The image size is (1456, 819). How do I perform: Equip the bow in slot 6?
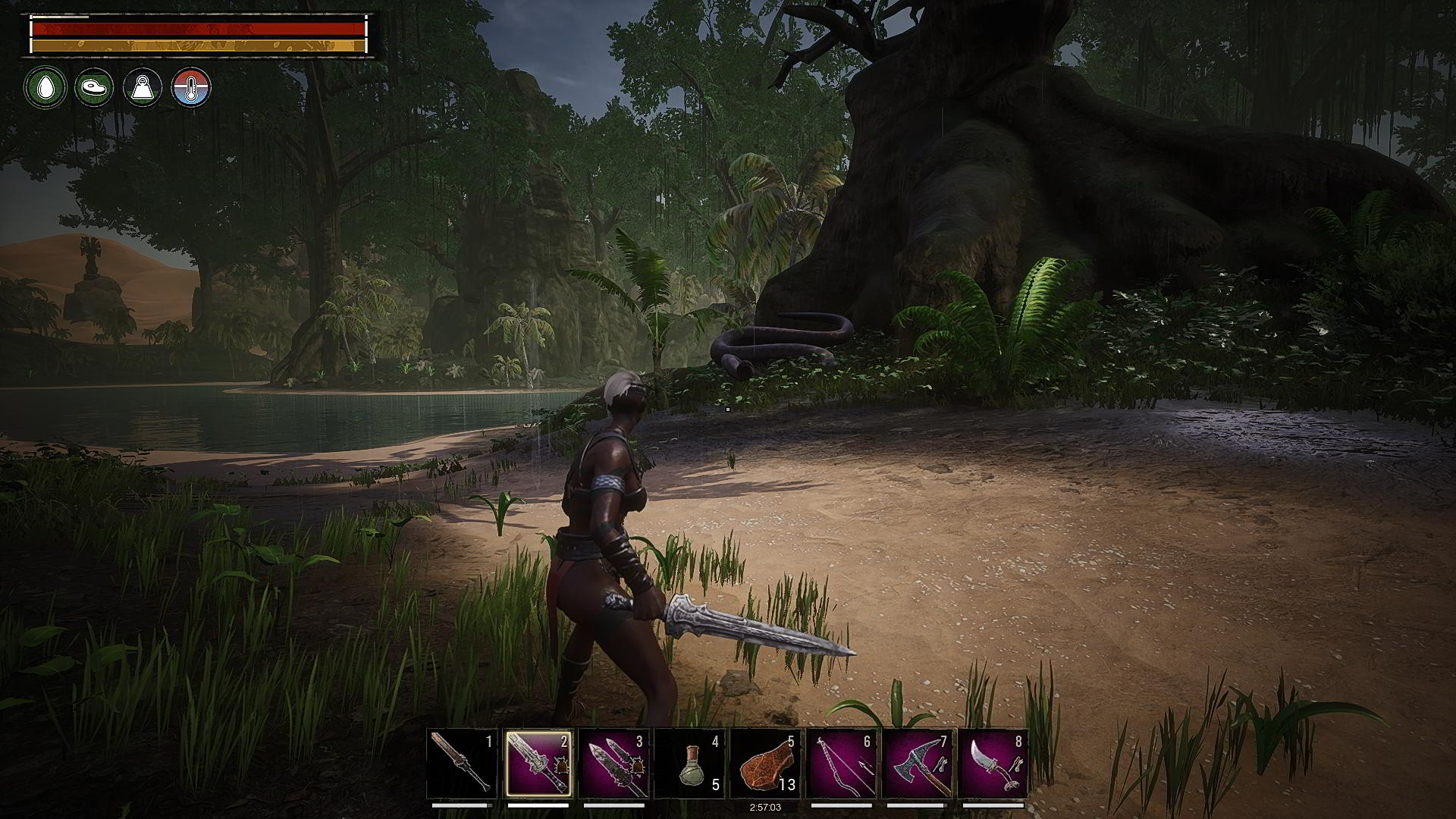coord(841,764)
